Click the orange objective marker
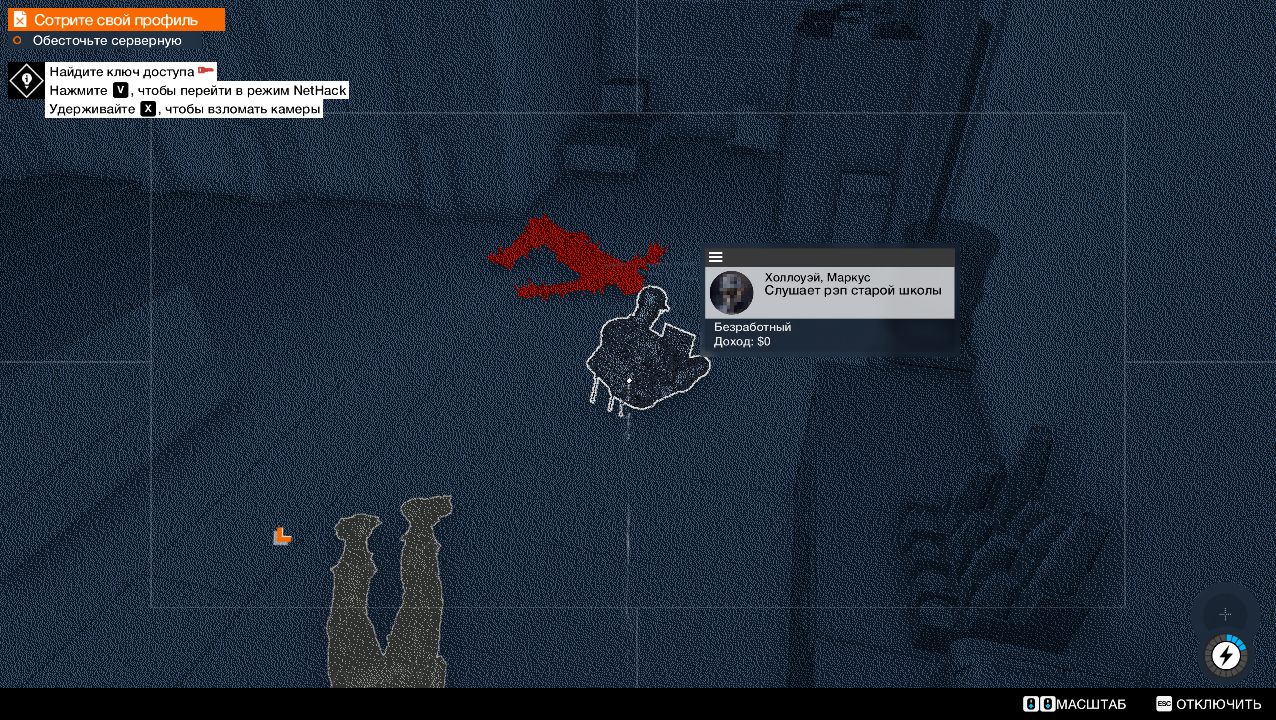 click(x=282, y=536)
